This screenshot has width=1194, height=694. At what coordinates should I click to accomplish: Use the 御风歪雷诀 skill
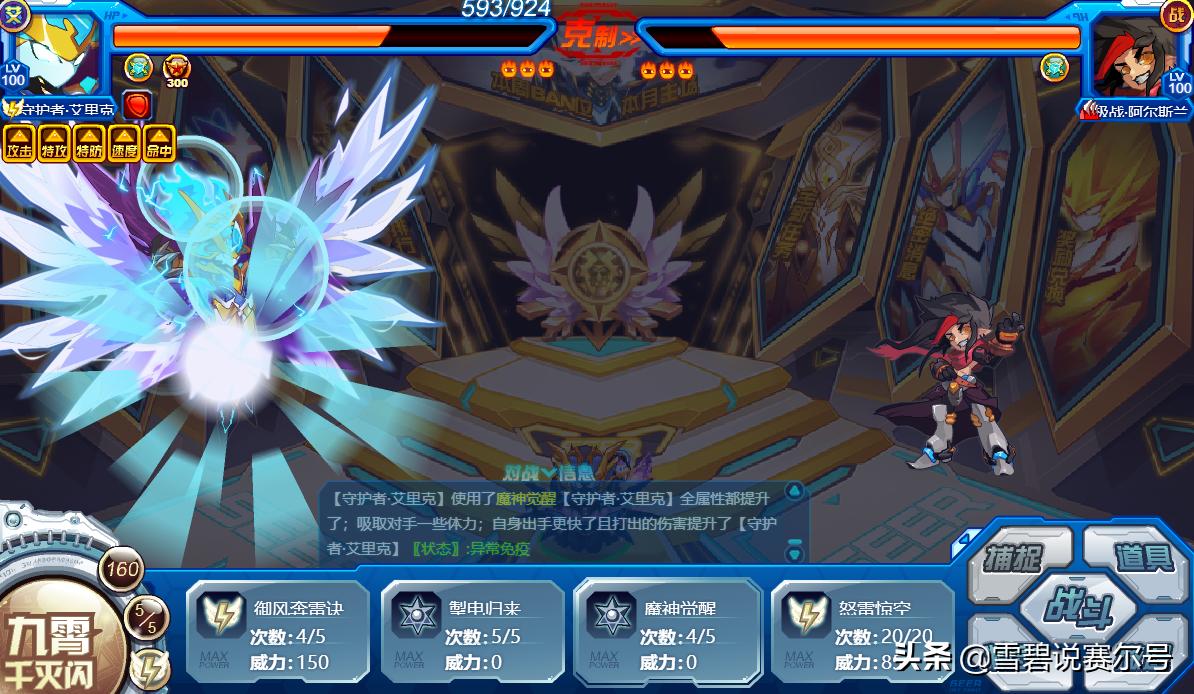click(x=277, y=633)
